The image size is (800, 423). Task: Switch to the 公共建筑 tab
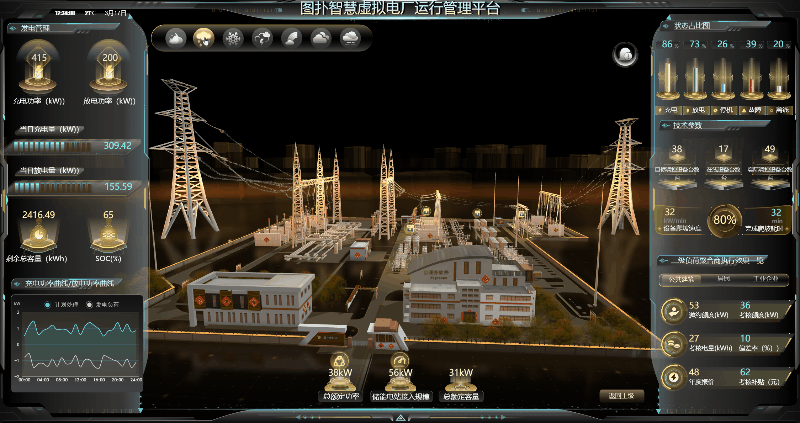(682, 279)
